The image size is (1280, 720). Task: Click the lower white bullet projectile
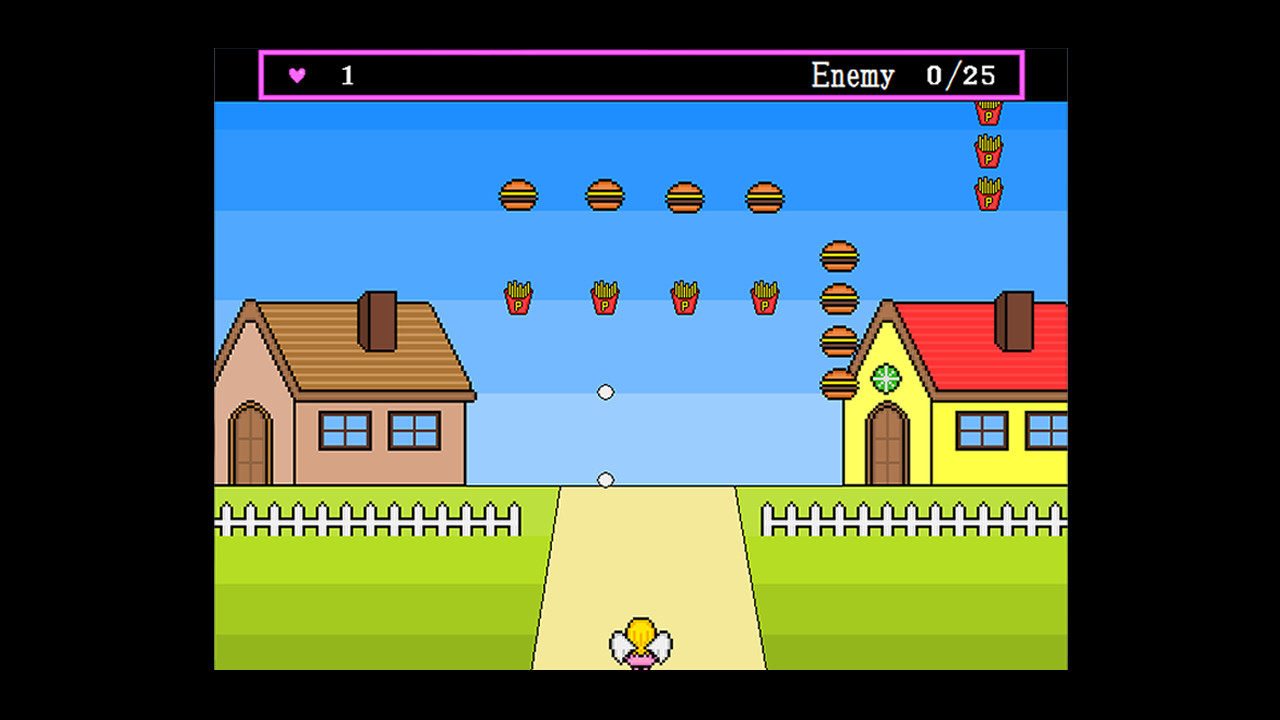pyautogui.click(x=604, y=480)
